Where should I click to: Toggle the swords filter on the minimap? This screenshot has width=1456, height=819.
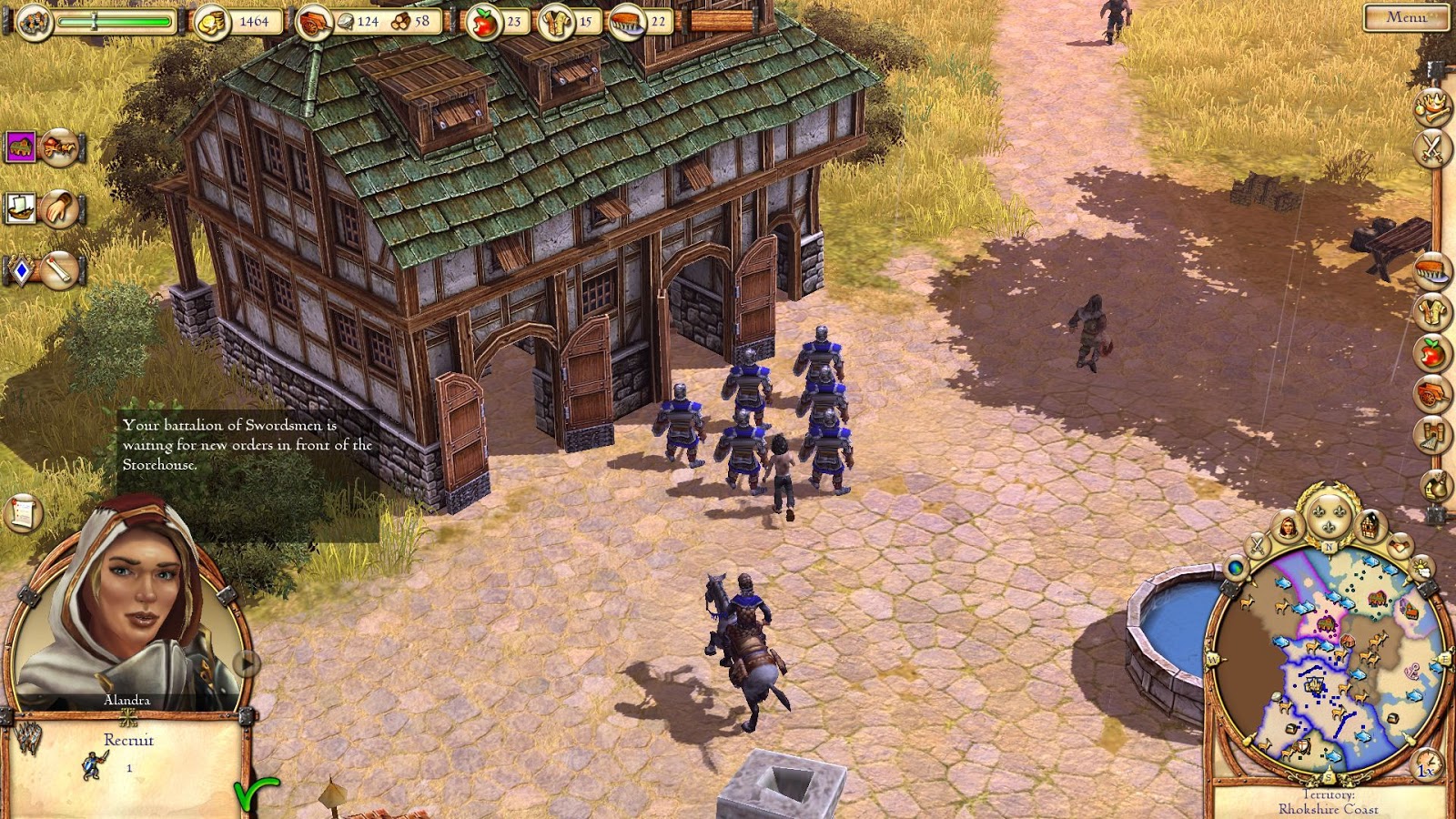pyautogui.click(x=1257, y=546)
